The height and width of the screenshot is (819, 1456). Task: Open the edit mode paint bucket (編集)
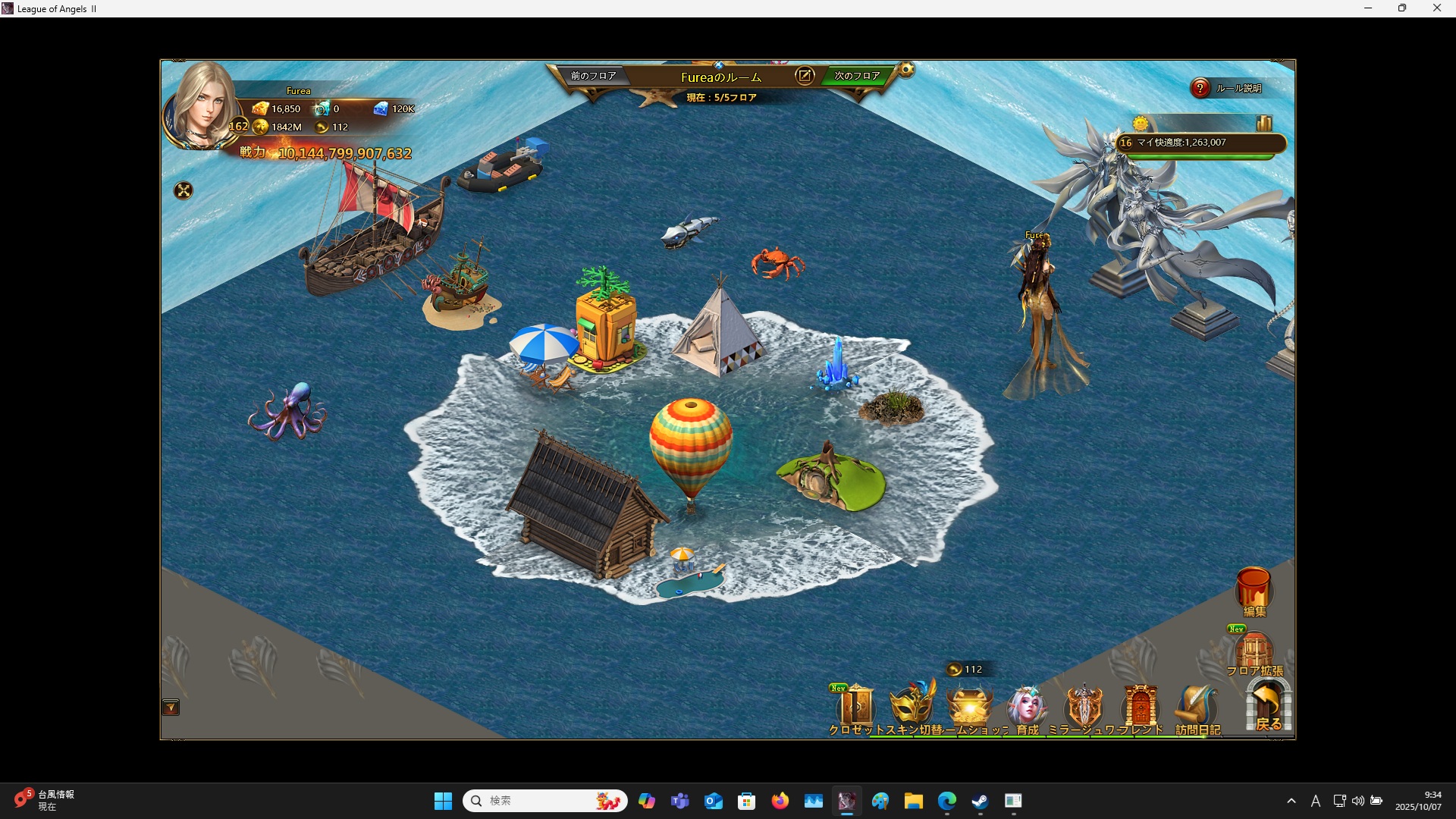click(1254, 590)
